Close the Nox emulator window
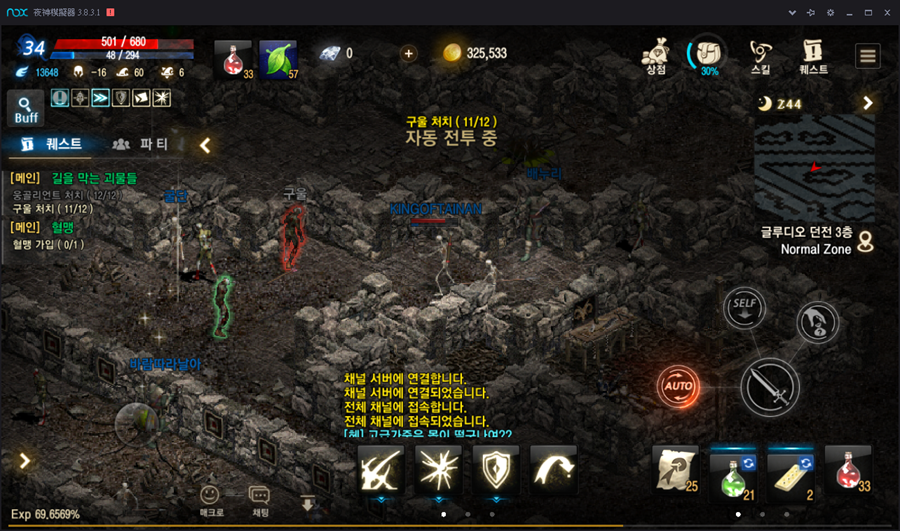The image size is (900, 531). click(x=887, y=12)
